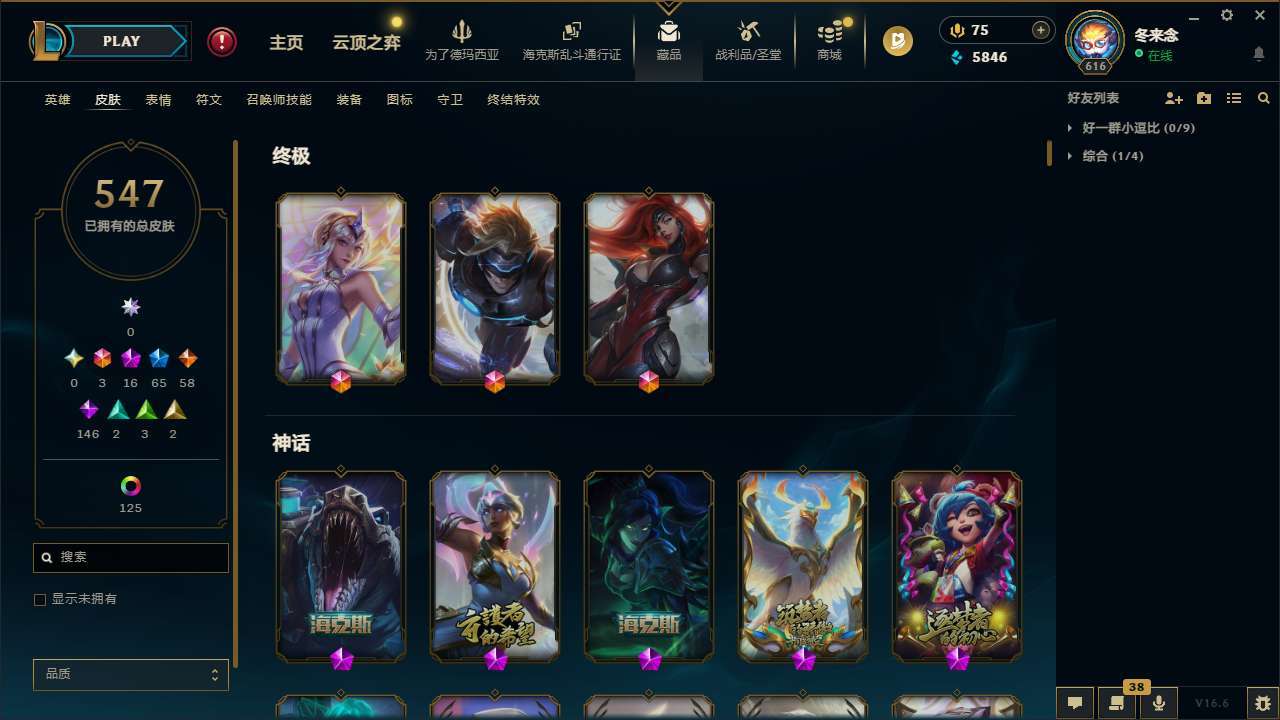Click the 搜索 search input field
The image size is (1280, 720).
130,557
